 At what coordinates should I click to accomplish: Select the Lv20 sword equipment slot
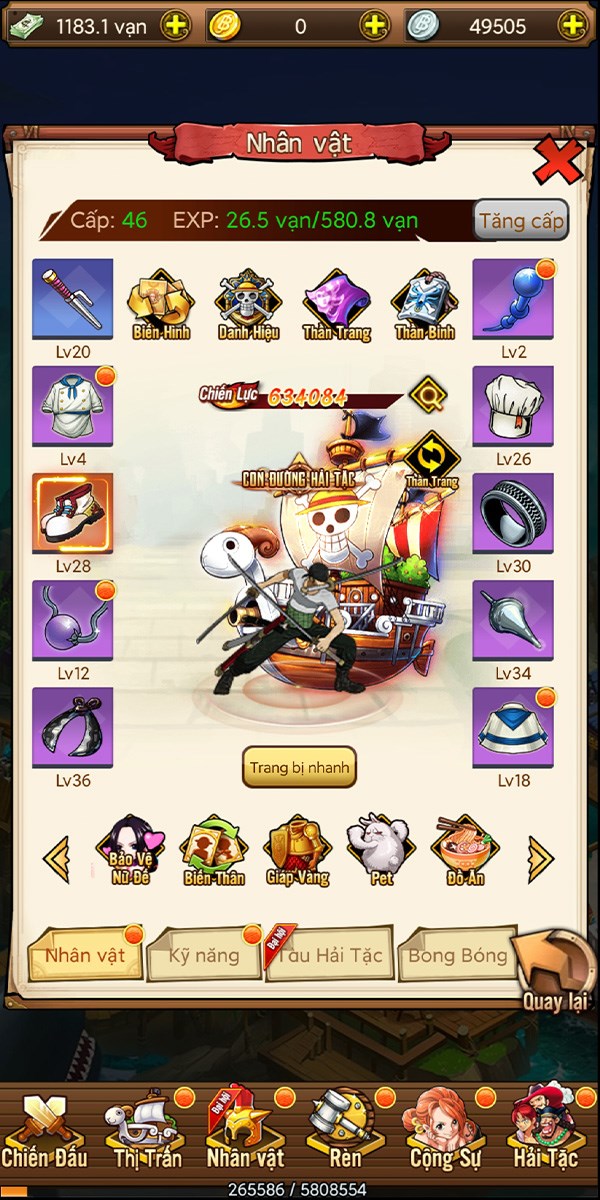coord(73,298)
